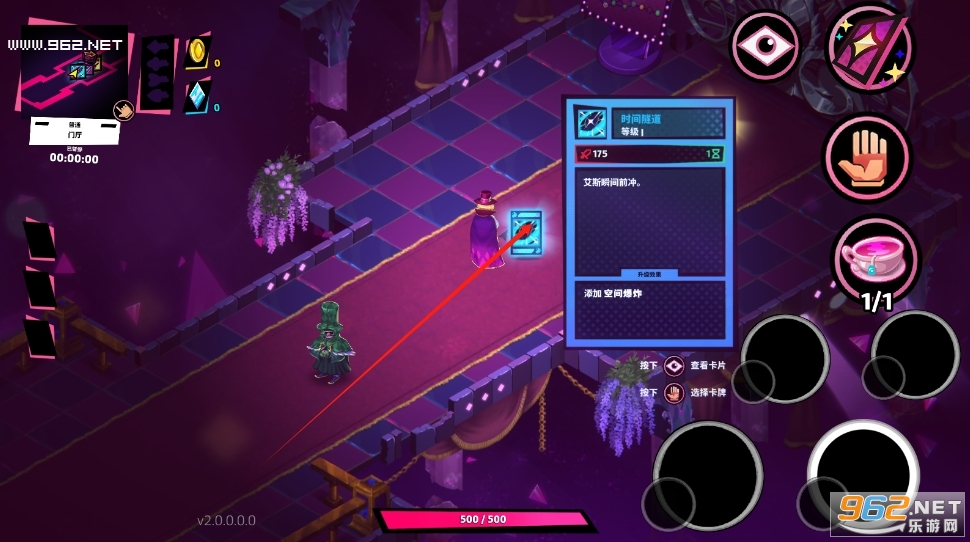Click the blue crystal currency icon
970x542 pixels.
(196, 97)
